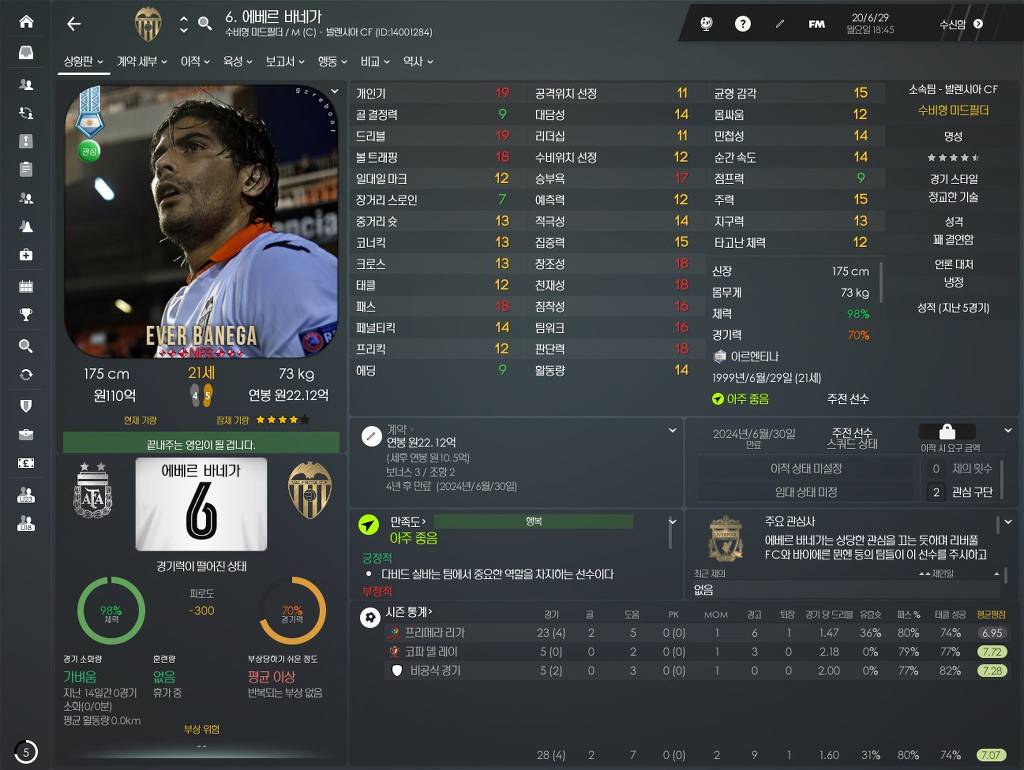This screenshot has height=770, width=1024.
Task: Open the 이적 dropdown tab
Action: (194, 62)
